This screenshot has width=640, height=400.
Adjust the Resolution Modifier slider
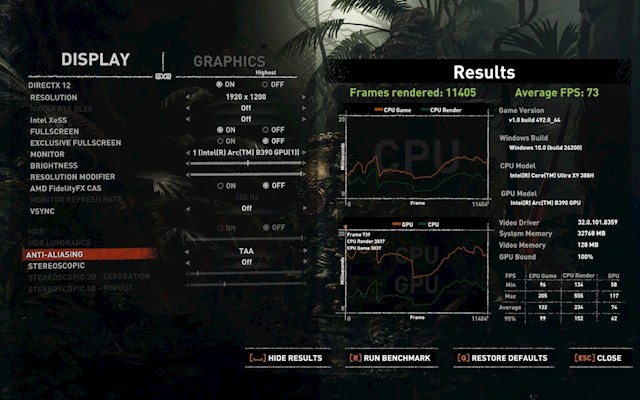coord(246,174)
